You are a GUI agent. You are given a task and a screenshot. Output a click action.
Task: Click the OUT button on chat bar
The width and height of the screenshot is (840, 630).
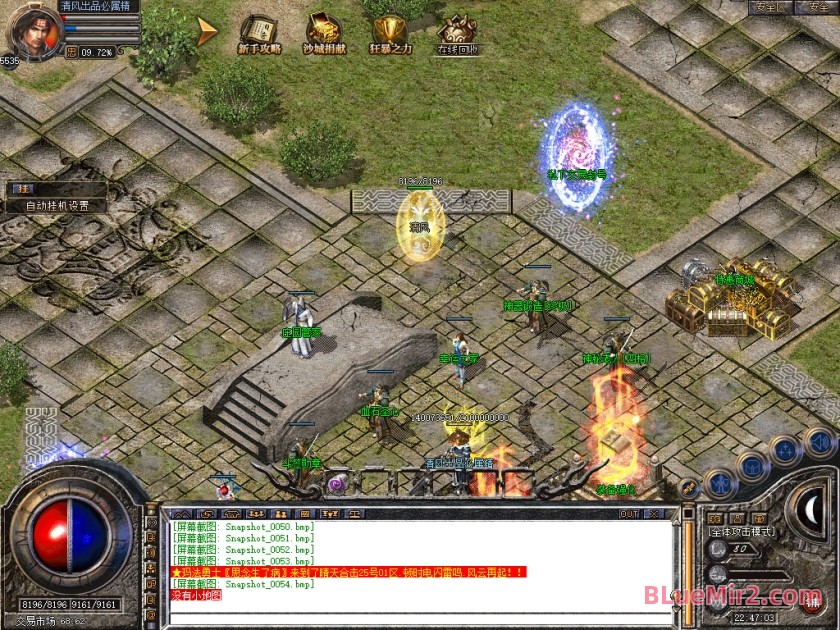click(629, 514)
